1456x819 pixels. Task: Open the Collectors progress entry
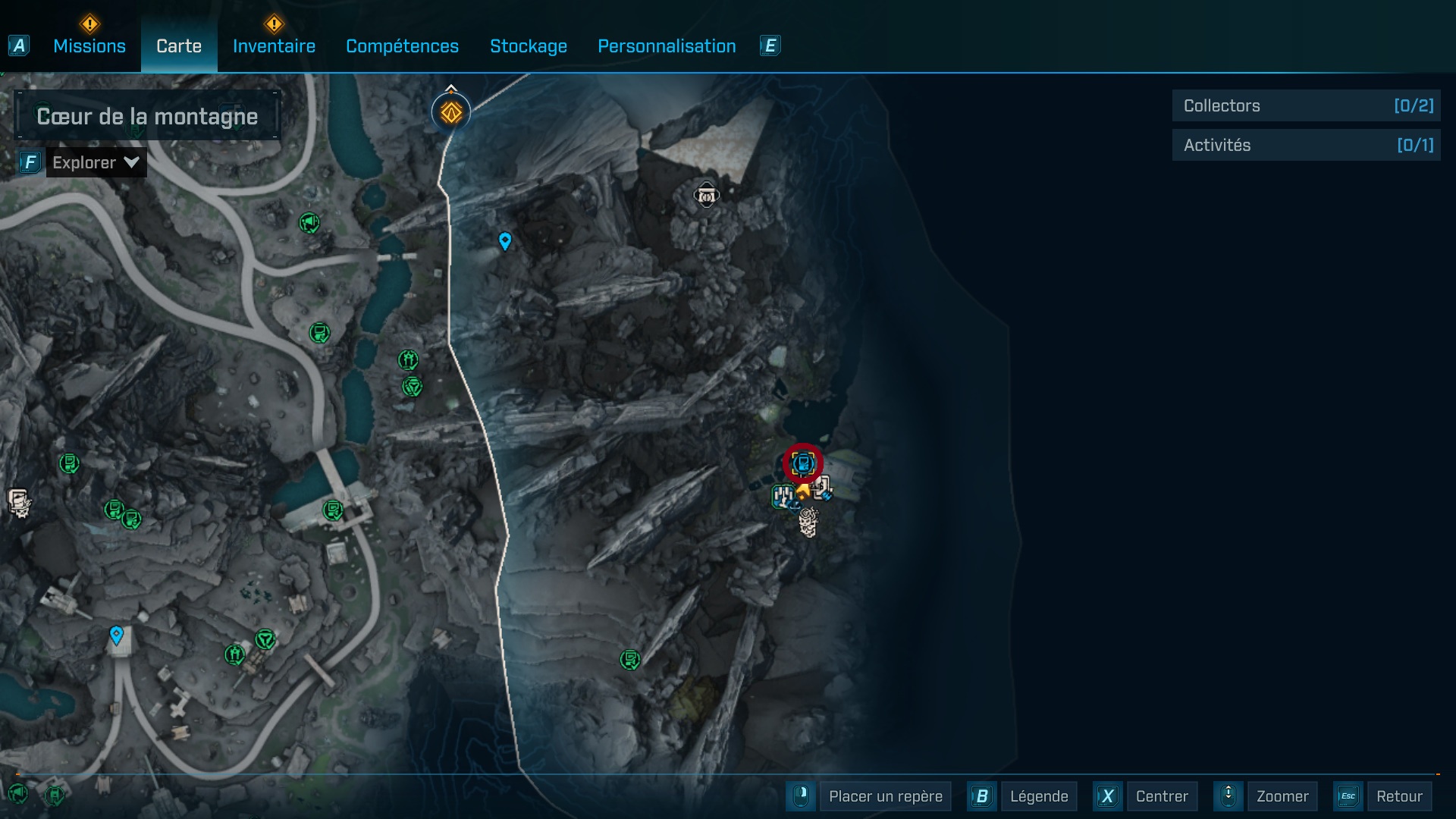point(1306,106)
